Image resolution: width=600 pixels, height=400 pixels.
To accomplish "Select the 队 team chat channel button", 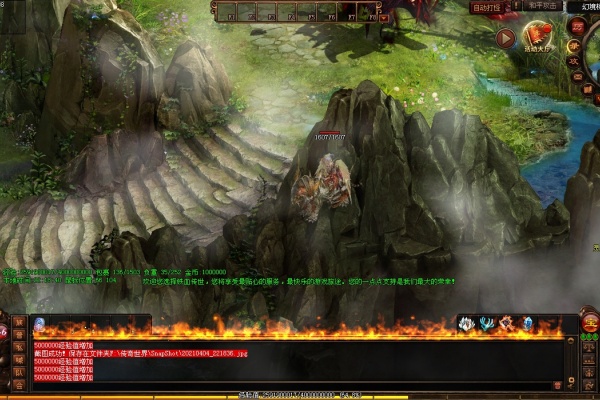I will [18, 373].
